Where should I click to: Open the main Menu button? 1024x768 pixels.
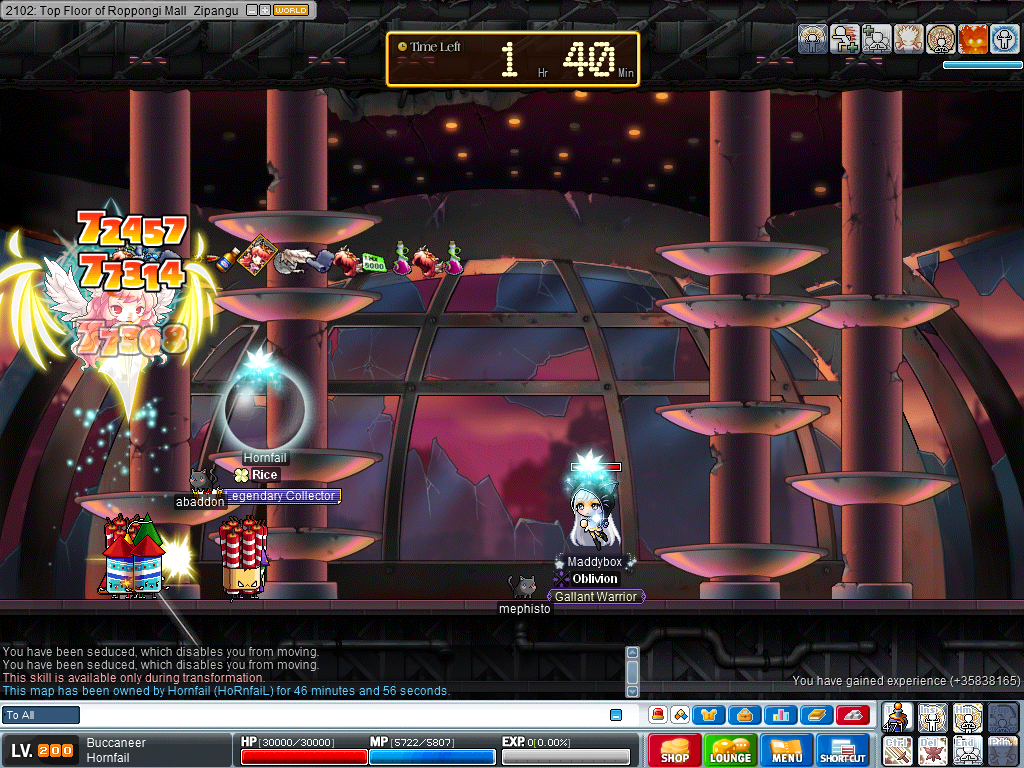[786, 750]
